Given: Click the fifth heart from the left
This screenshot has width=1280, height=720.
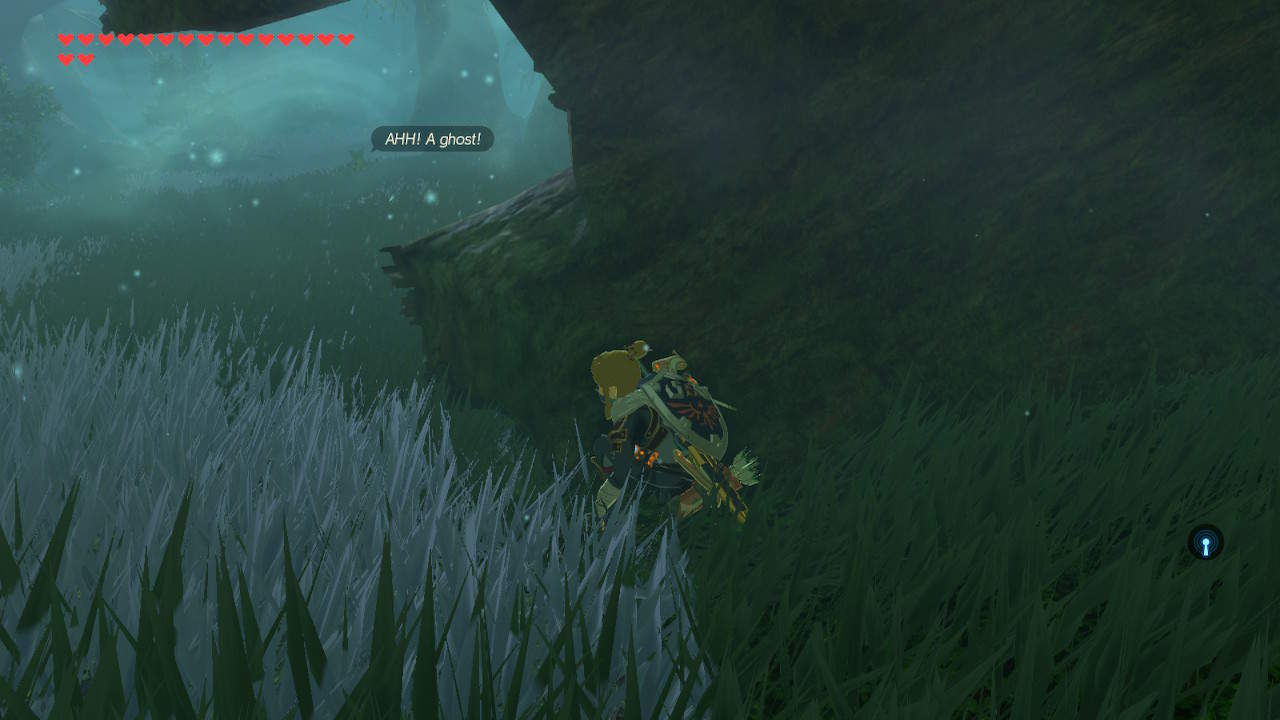Looking at the screenshot, I should [x=144, y=40].
